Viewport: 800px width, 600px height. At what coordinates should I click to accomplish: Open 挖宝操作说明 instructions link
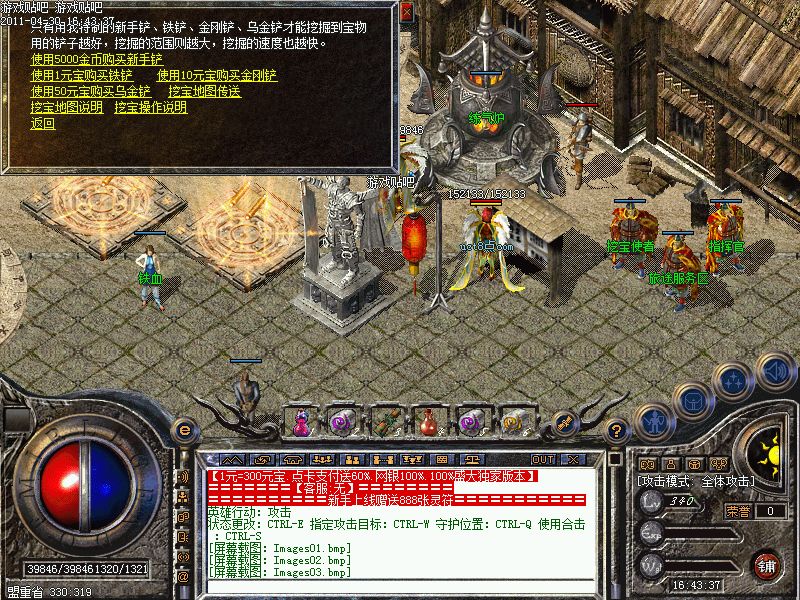[x=150, y=107]
